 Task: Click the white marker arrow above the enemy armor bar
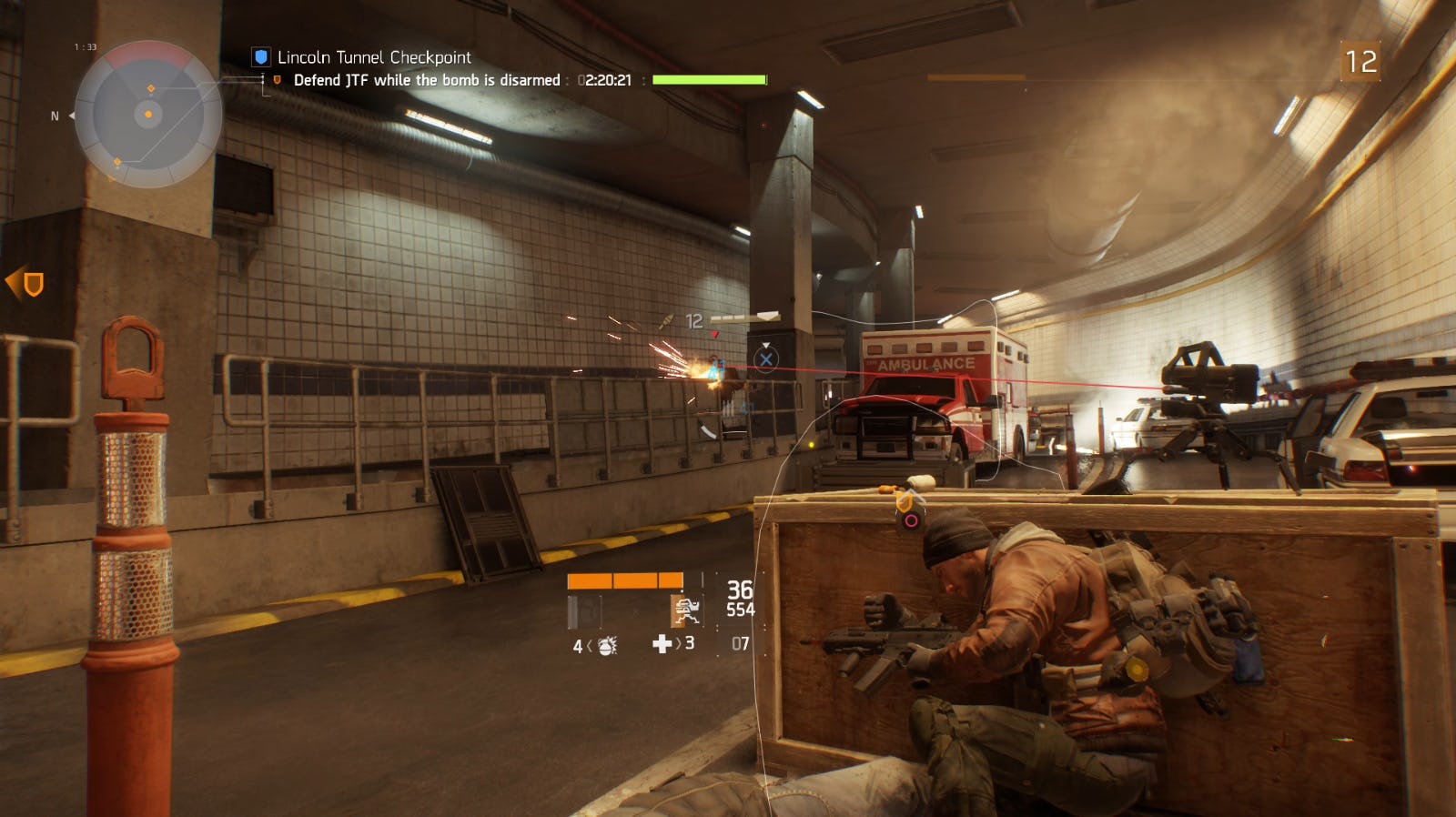click(767, 316)
